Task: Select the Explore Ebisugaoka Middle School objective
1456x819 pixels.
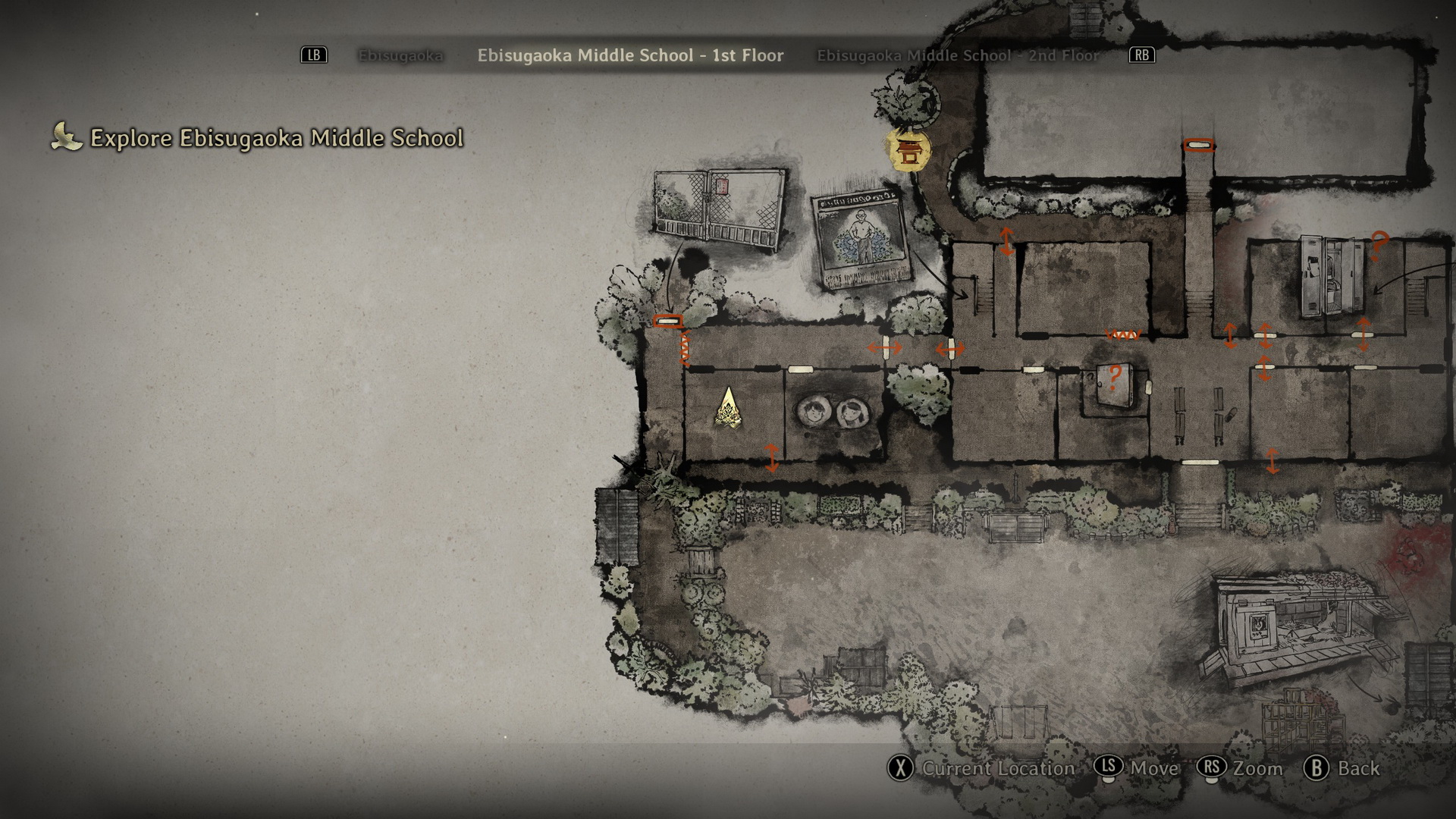Action: tap(276, 138)
